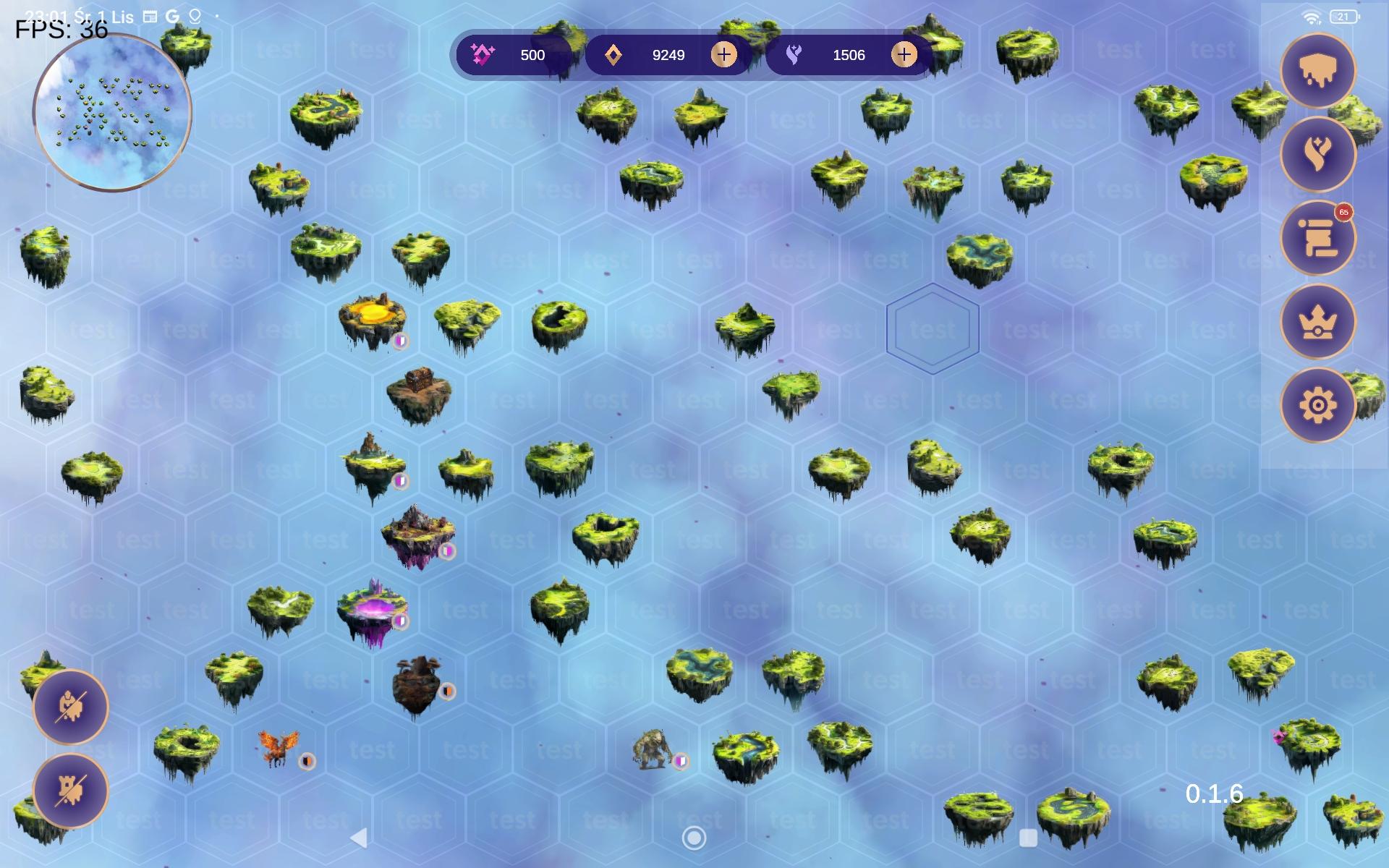Open the floating island menu button
1389x868 pixels.
(x=1317, y=71)
